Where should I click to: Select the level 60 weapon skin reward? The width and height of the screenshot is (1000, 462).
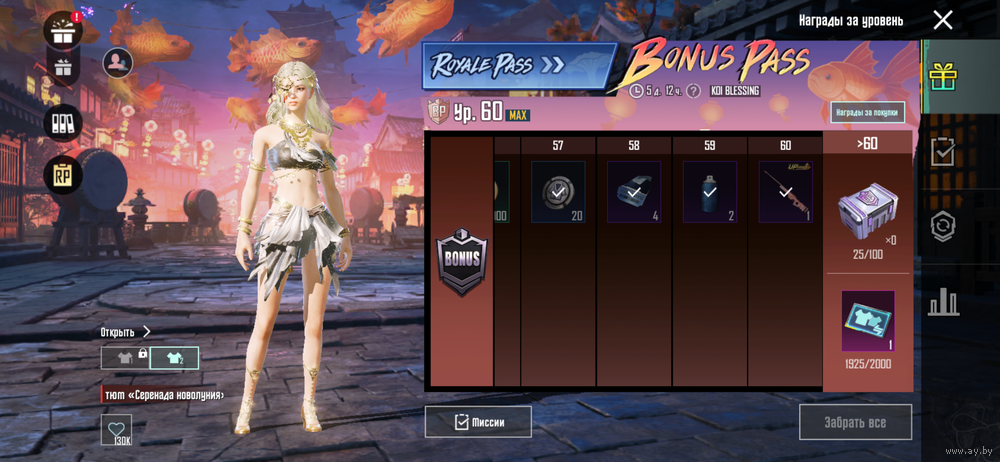tap(785, 191)
